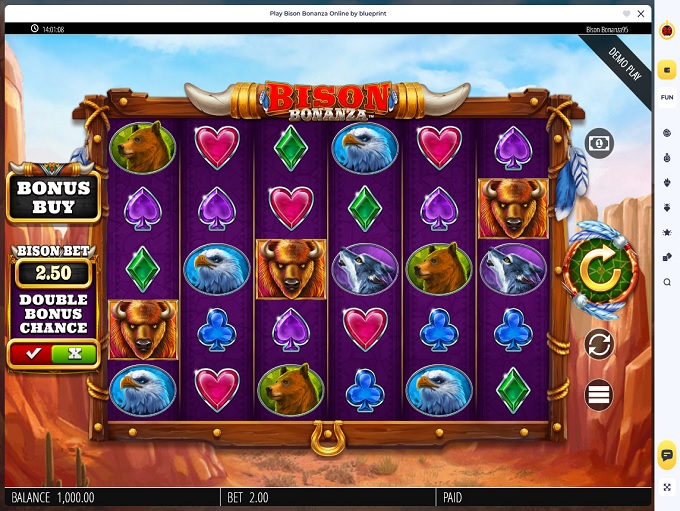Open the game menu with three bars

click(598, 394)
